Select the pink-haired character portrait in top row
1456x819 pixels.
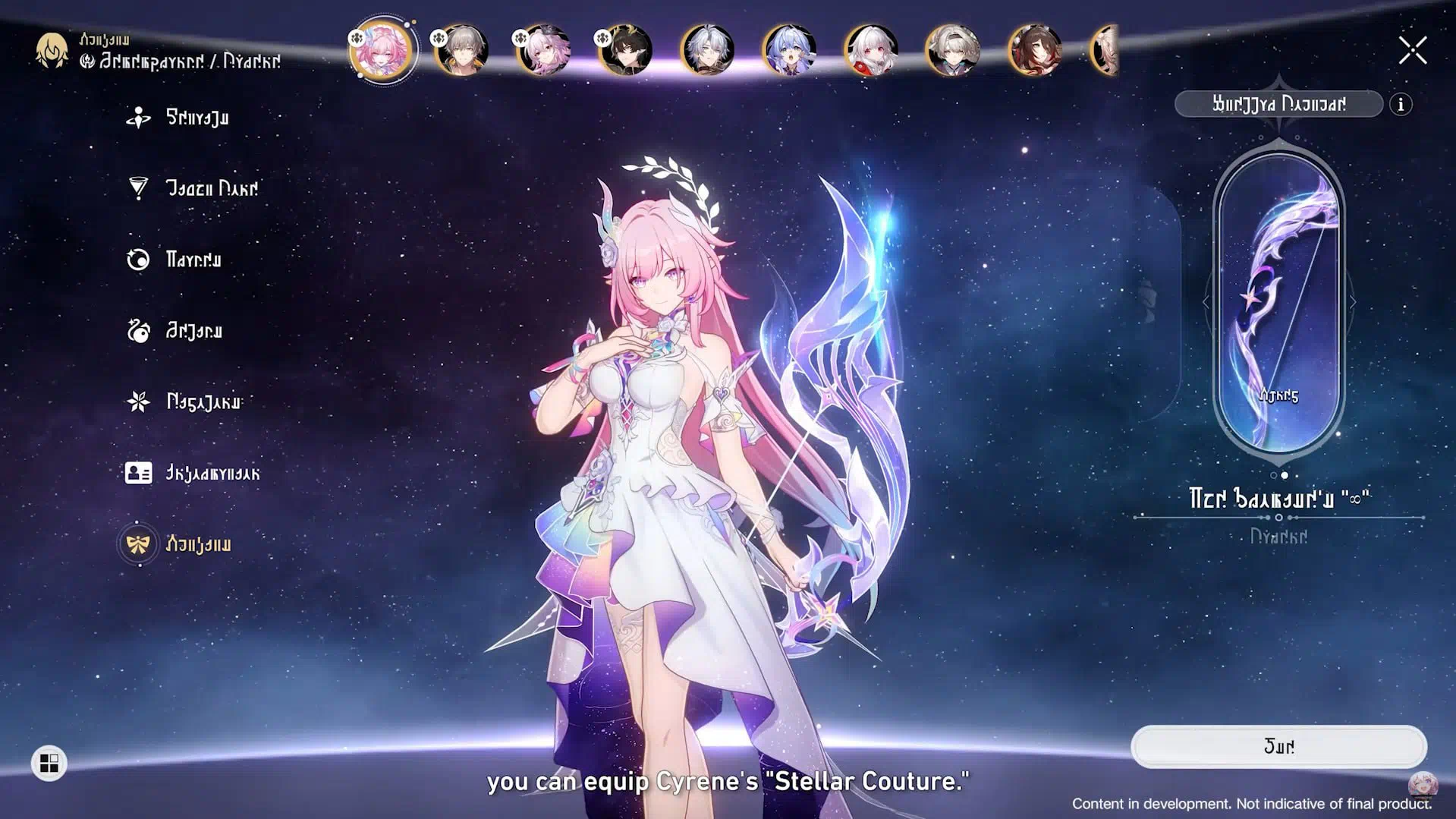[x=382, y=50]
